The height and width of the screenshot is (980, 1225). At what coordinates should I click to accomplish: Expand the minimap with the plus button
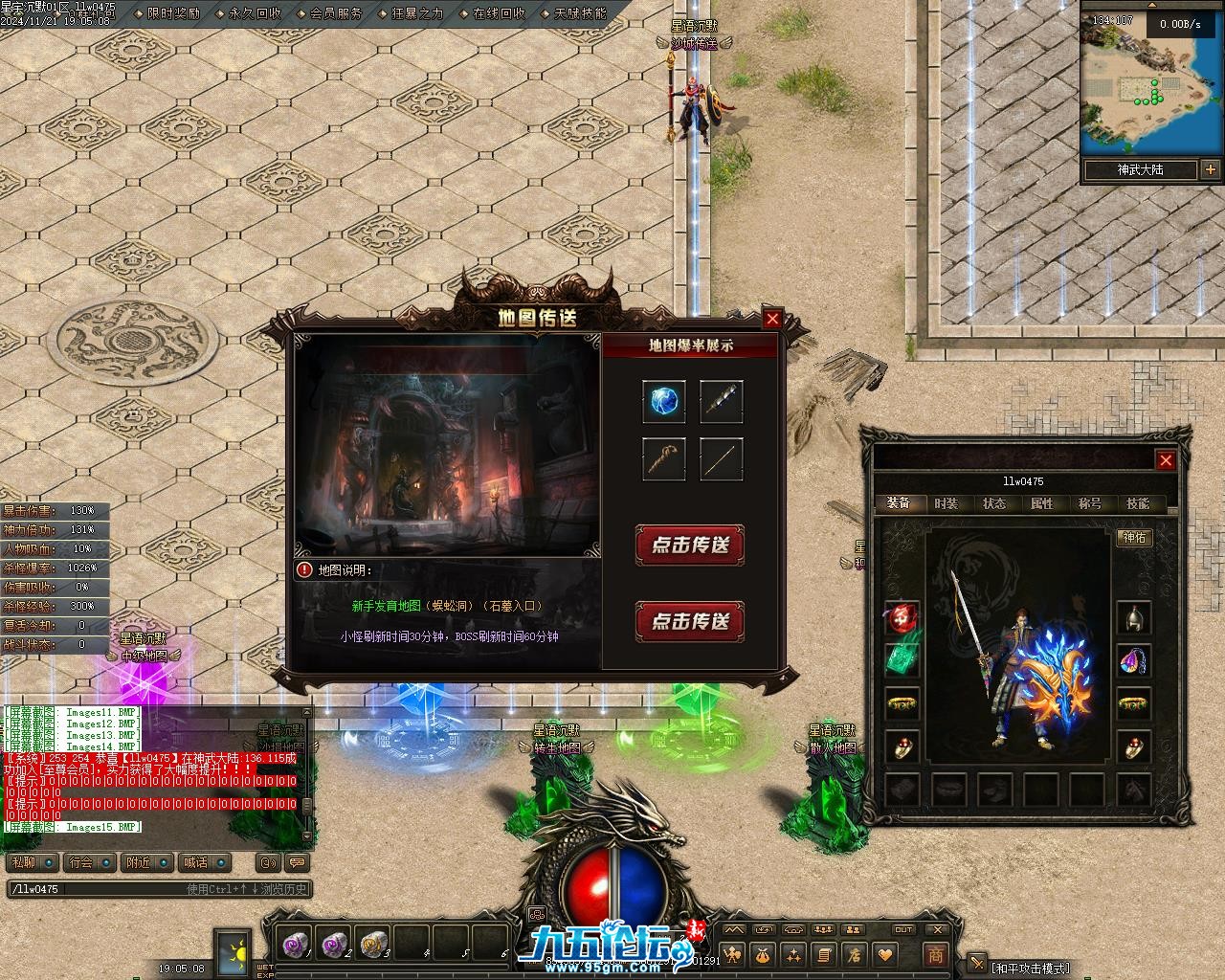point(1211,170)
